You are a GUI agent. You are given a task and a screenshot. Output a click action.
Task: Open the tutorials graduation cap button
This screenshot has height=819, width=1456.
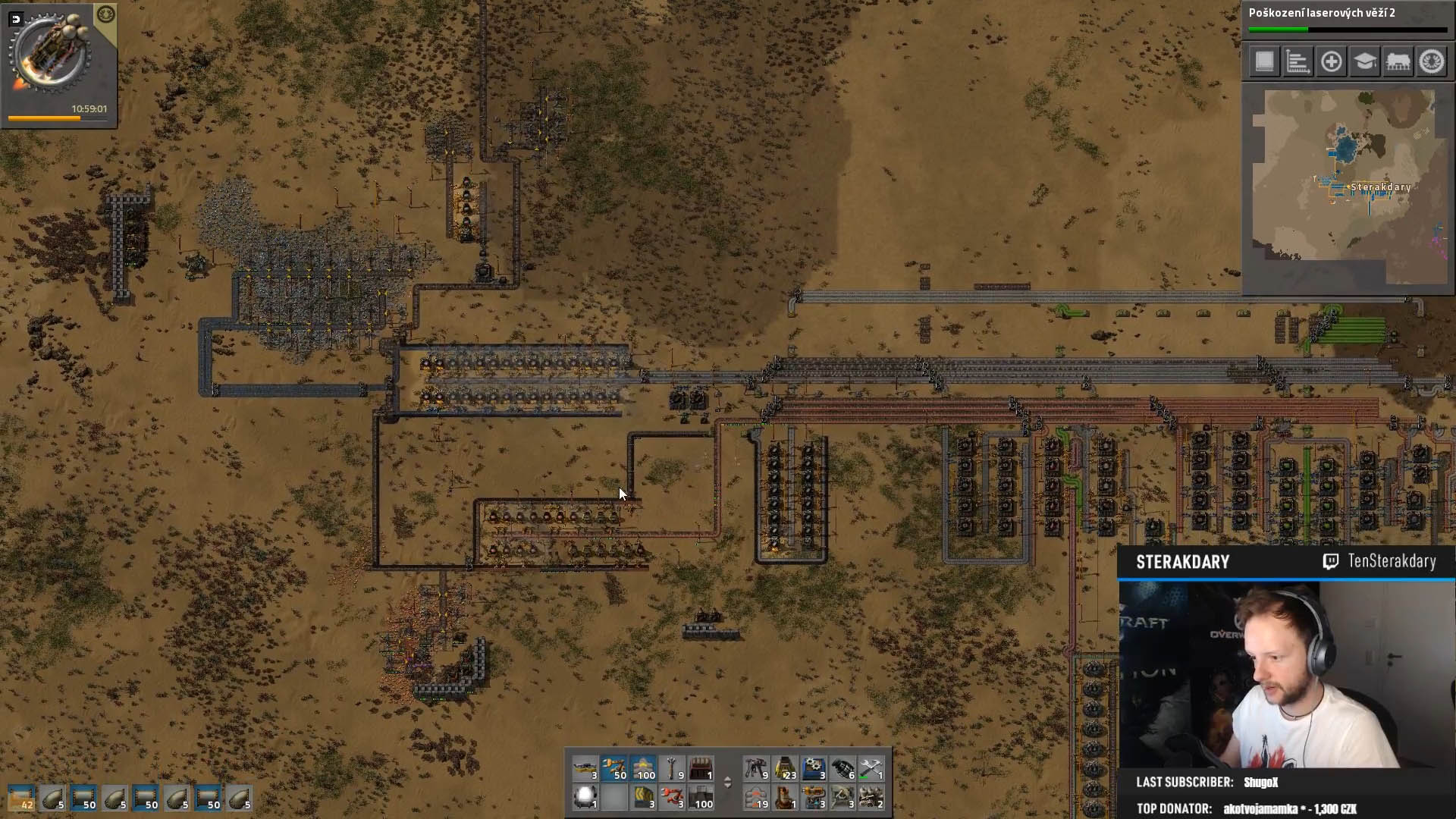[1364, 61]
